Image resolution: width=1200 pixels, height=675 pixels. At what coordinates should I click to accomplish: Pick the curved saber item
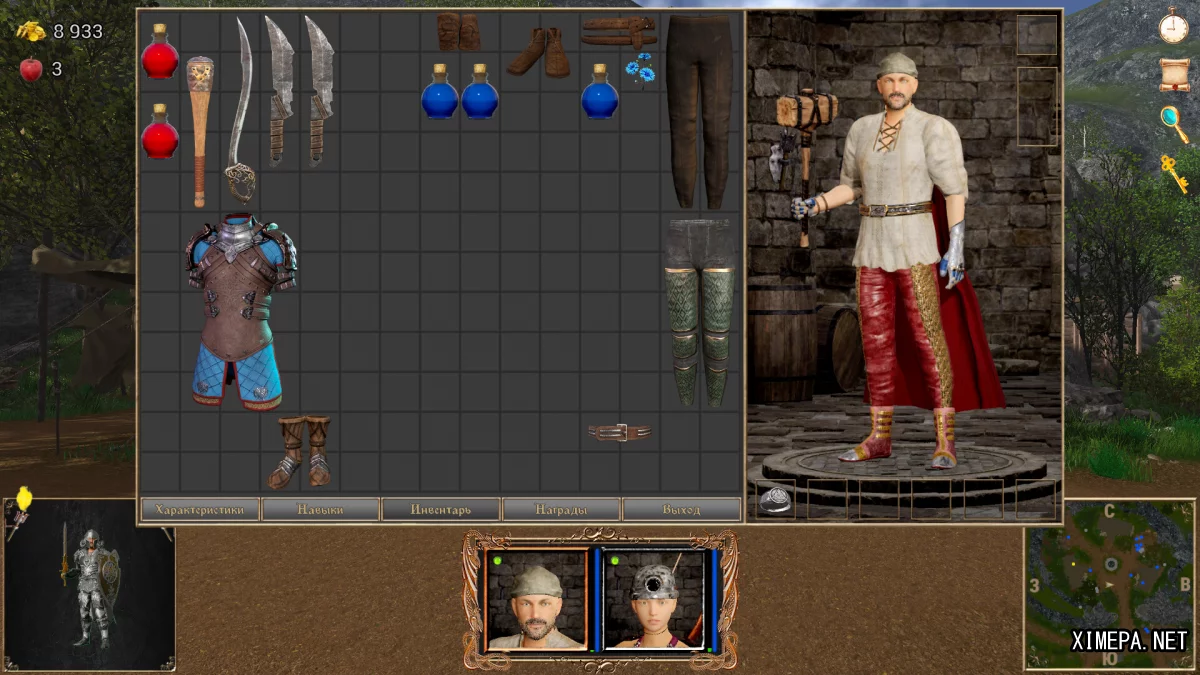[240, 110]
